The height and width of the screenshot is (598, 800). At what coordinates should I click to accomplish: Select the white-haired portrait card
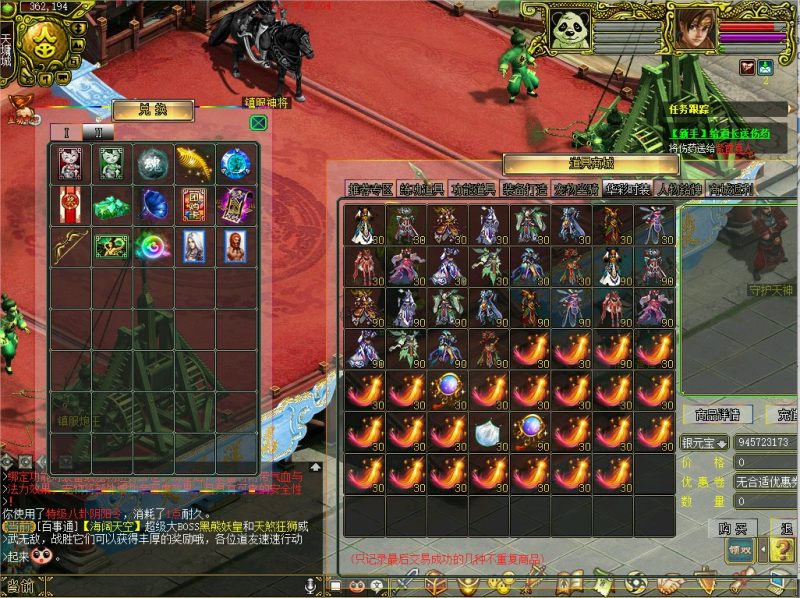pos(195,246)
